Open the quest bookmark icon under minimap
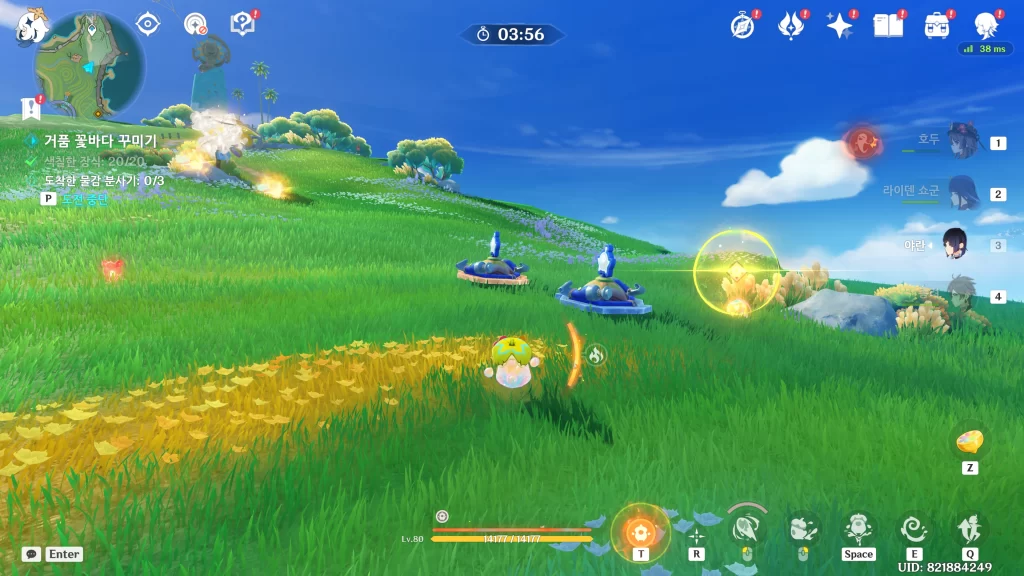 [30, 108]
